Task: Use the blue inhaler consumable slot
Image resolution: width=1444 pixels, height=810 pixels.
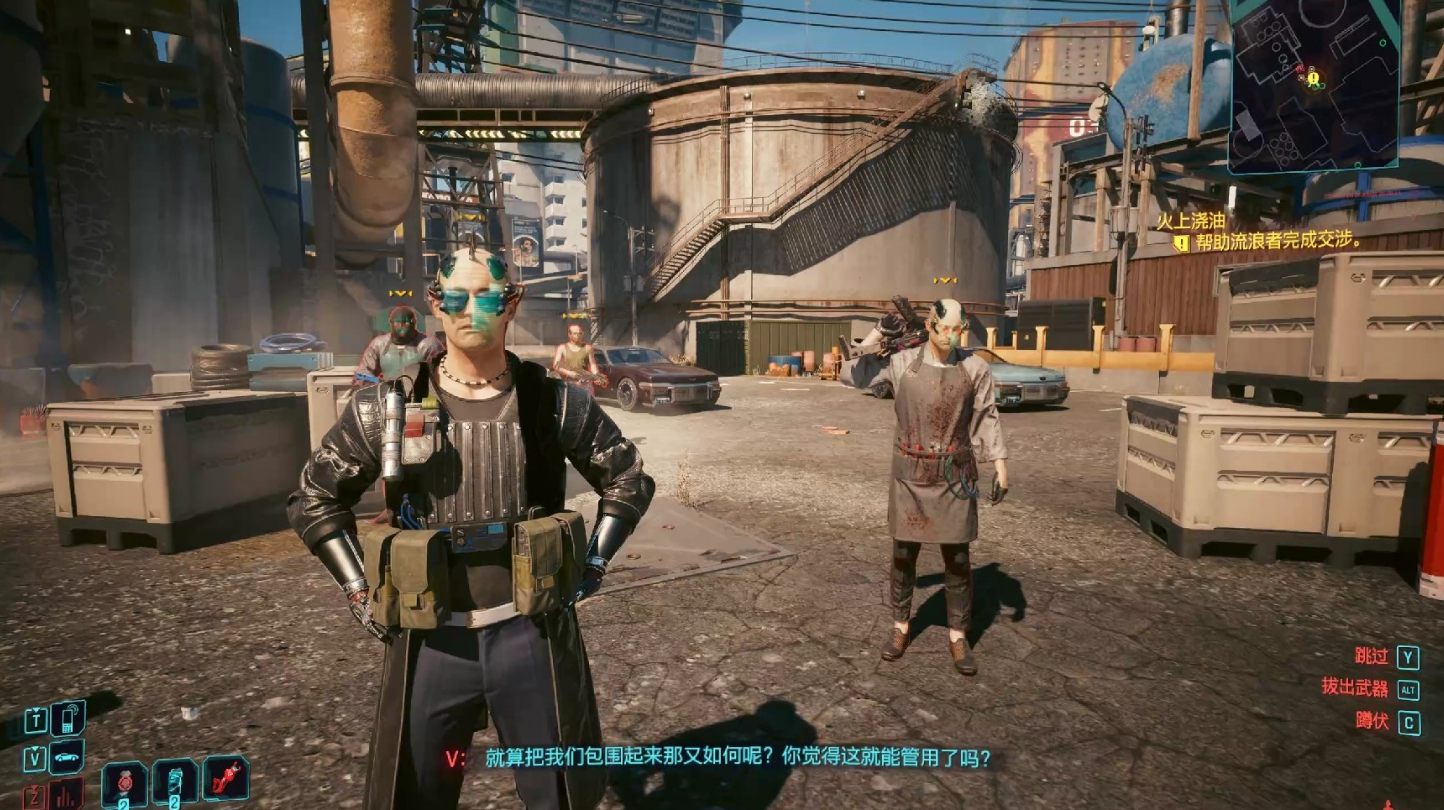Action: coord(175,784)
